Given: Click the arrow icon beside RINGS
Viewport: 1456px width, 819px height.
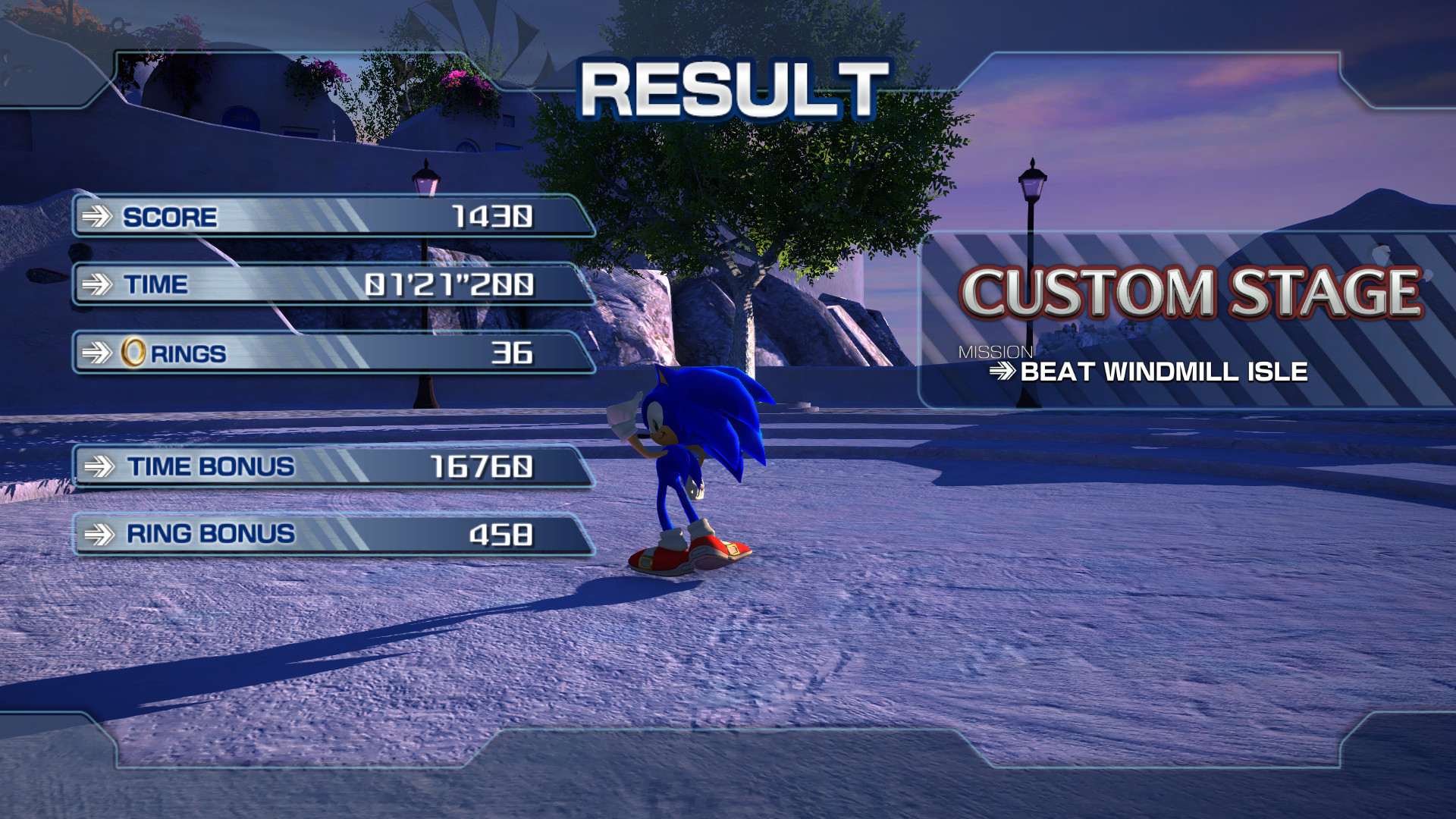Looking at the screenshot, I should [x=97, y=352].
